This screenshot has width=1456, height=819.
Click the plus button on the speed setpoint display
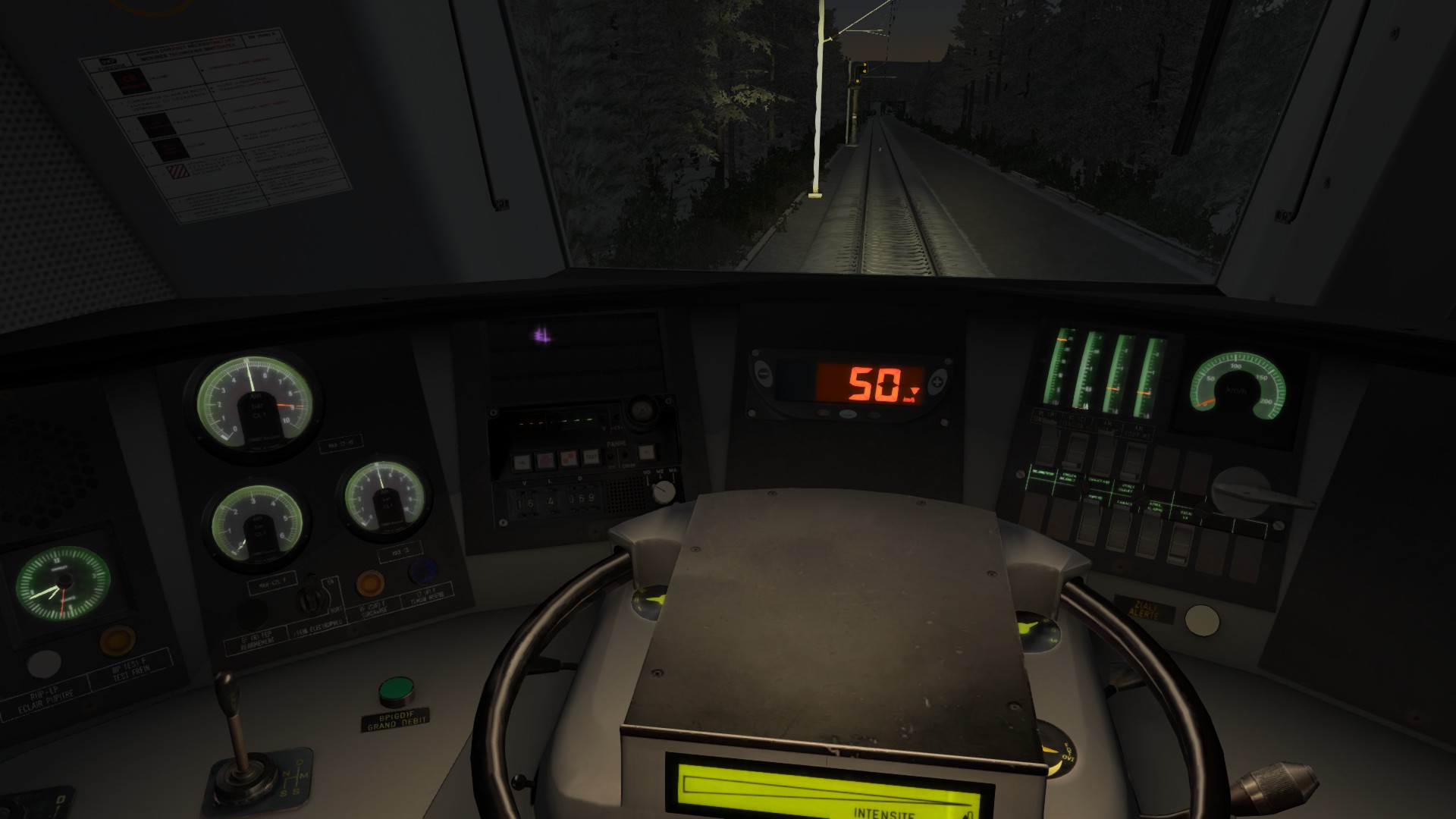click(x=939, y=381)
